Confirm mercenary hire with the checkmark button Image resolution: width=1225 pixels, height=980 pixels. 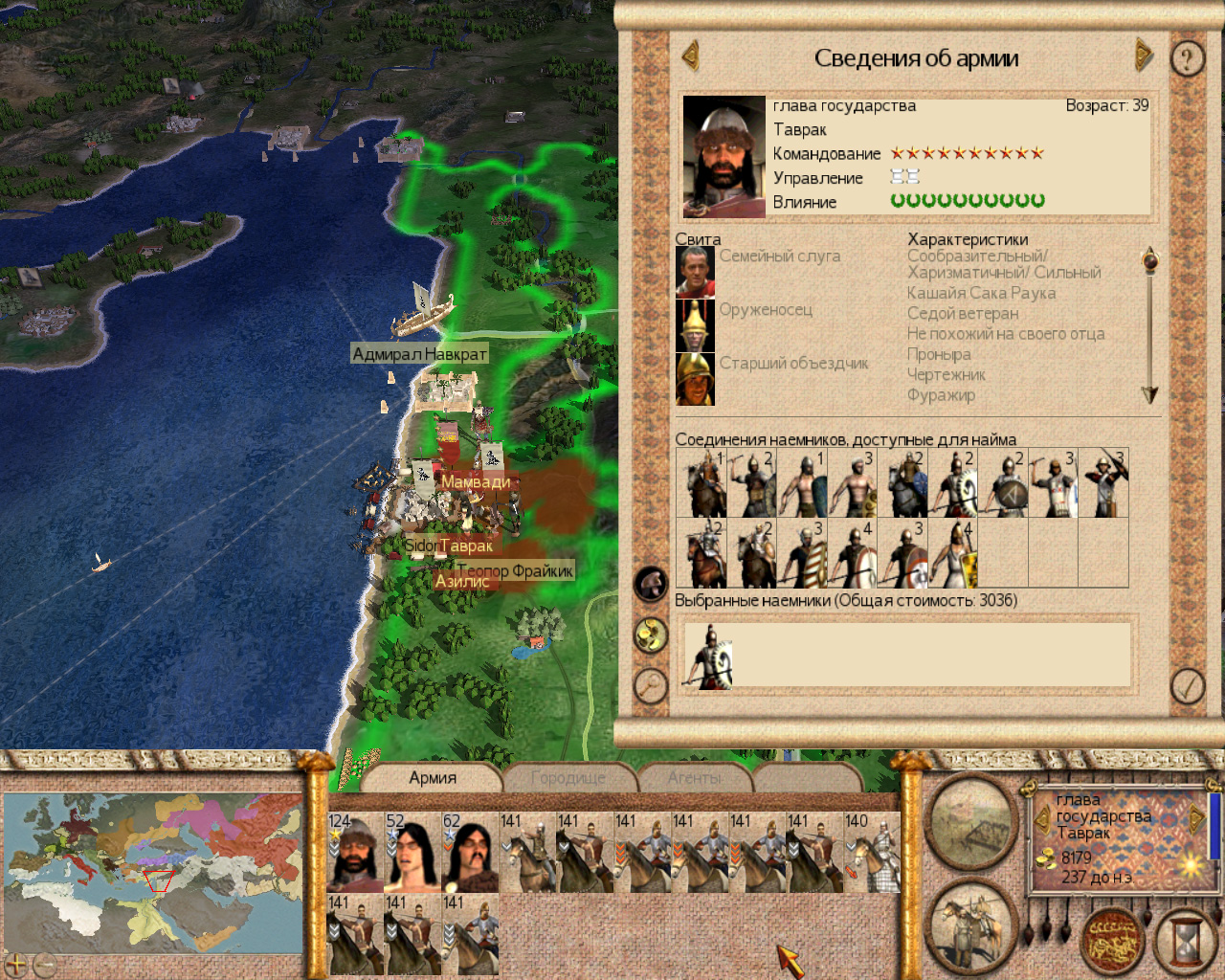point(1188,685)
